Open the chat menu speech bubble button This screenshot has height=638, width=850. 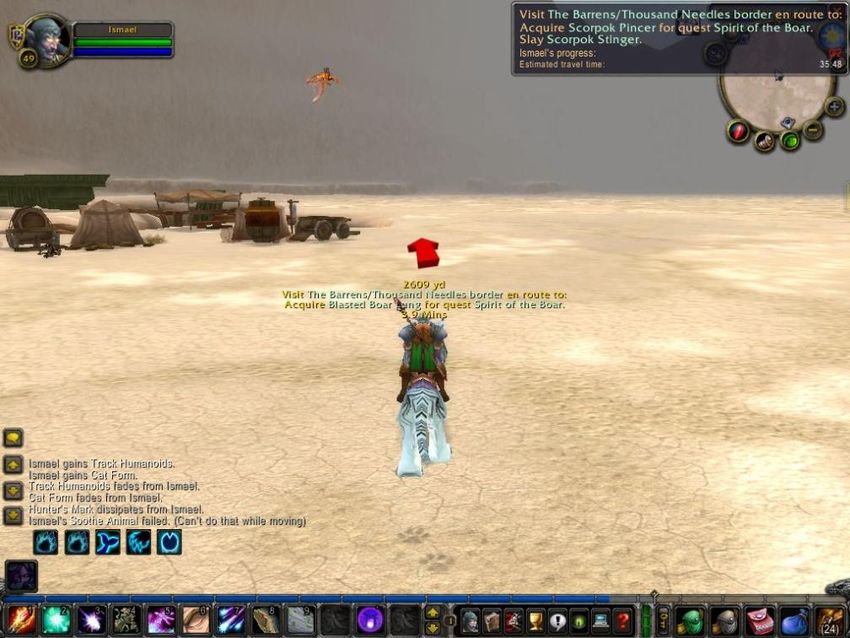[x=13, y=438]
